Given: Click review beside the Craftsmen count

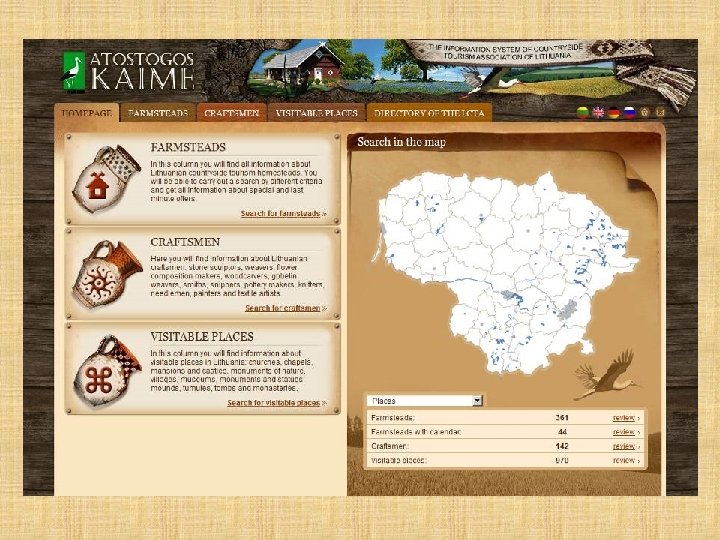Looking at the screenshot, I should [626, 446].
